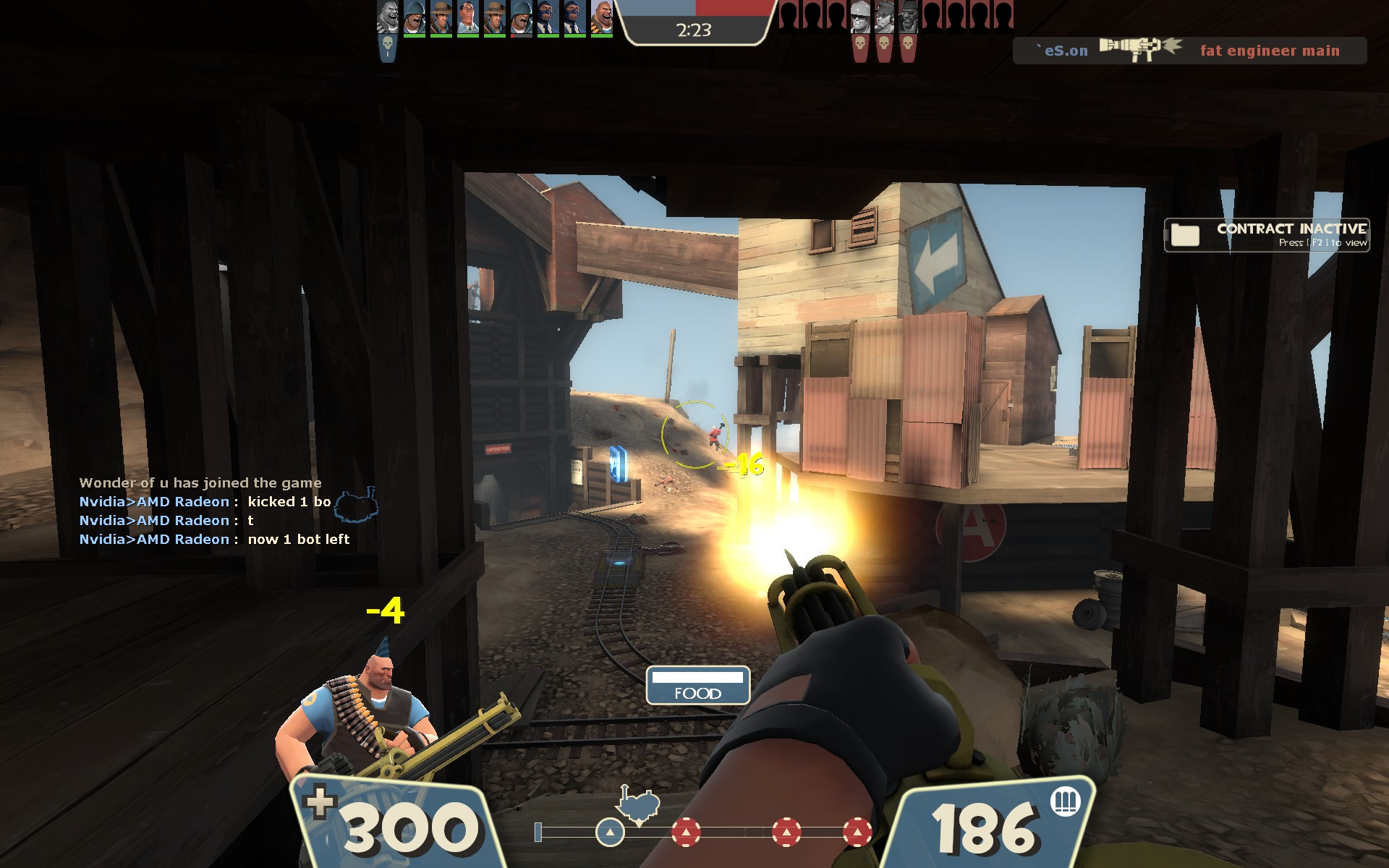1389x868 pixels.
Task: Click the message 'Wonder of u has joined'
Action: point(200,482)
